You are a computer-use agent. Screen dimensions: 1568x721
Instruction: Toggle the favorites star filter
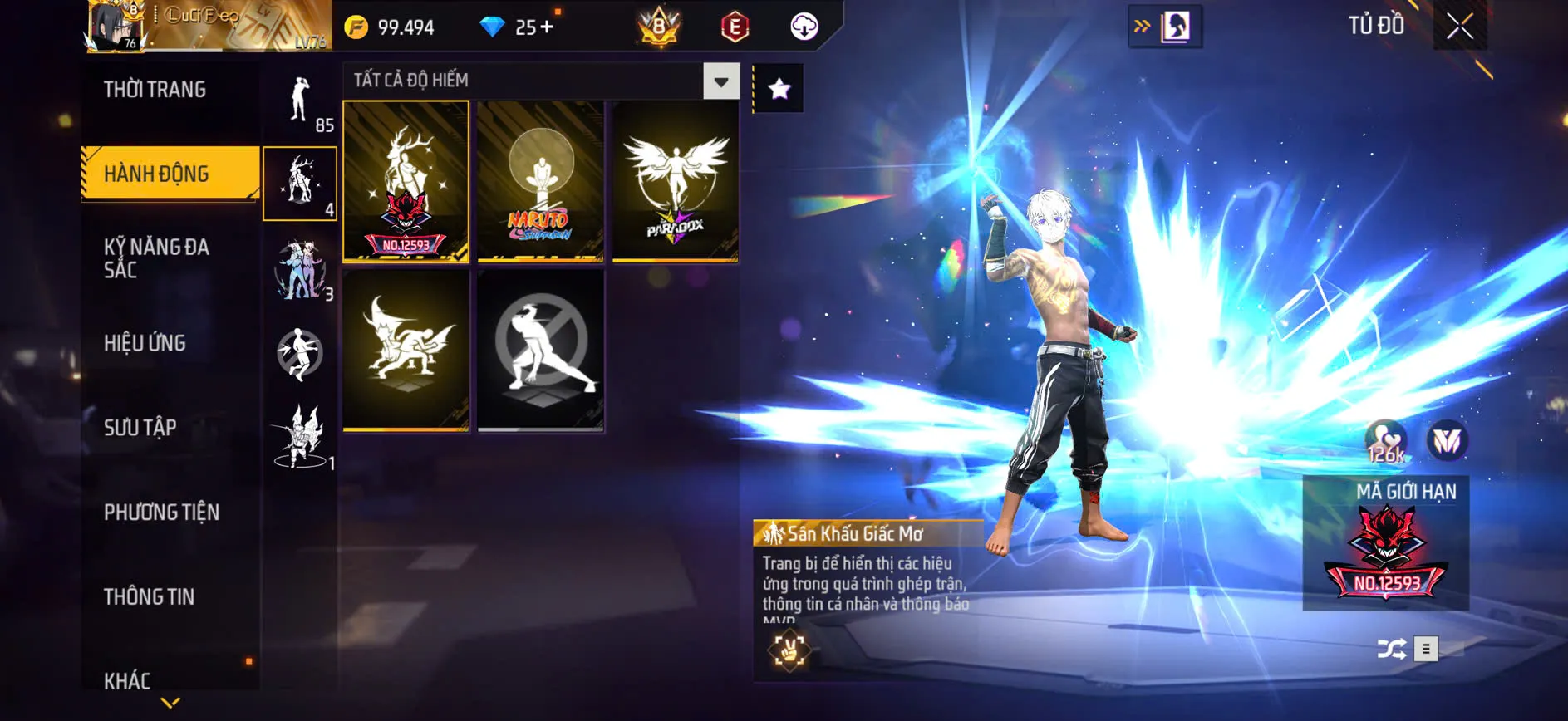click(778, 87)
